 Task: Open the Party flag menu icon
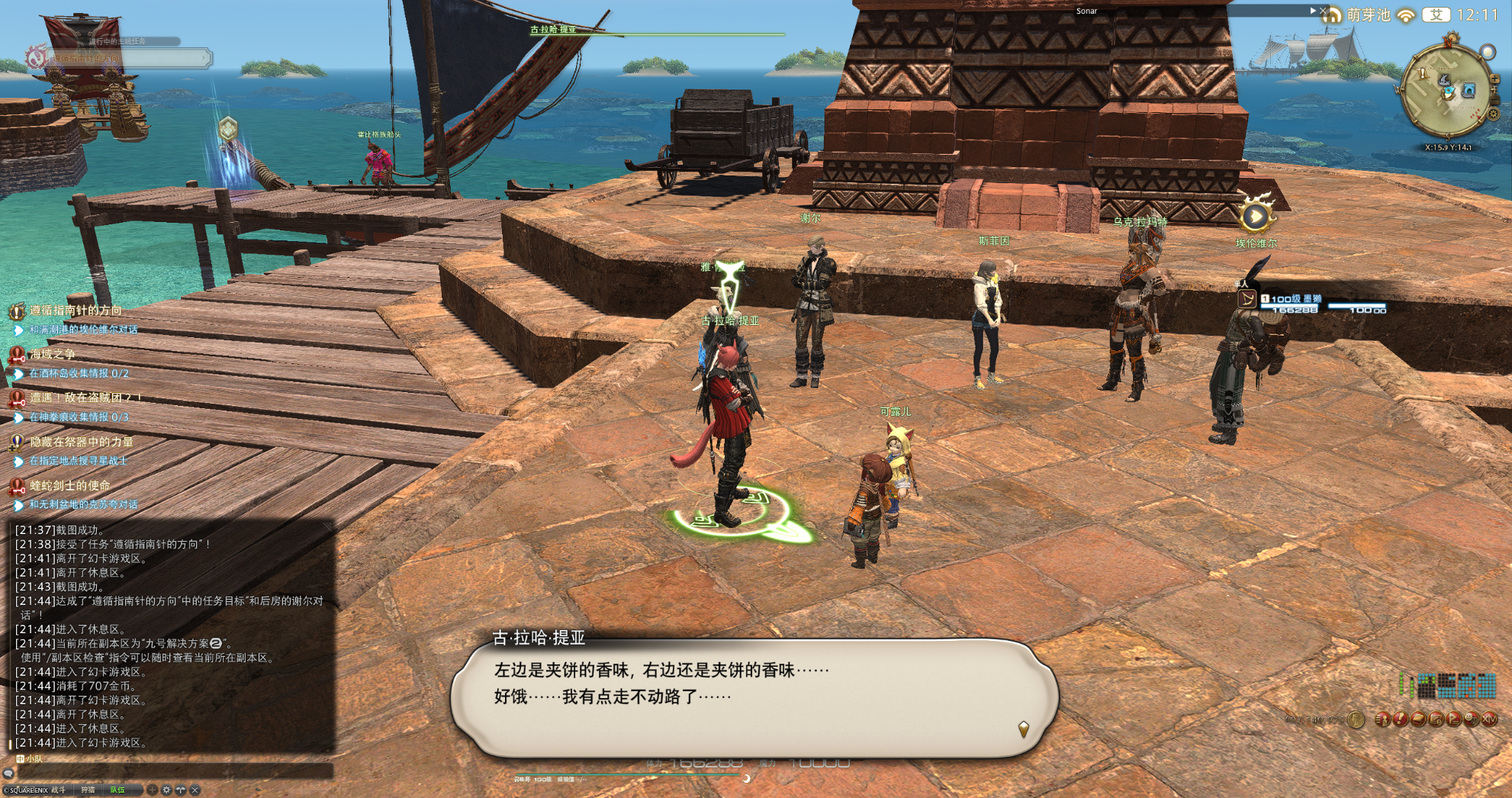1454,719
